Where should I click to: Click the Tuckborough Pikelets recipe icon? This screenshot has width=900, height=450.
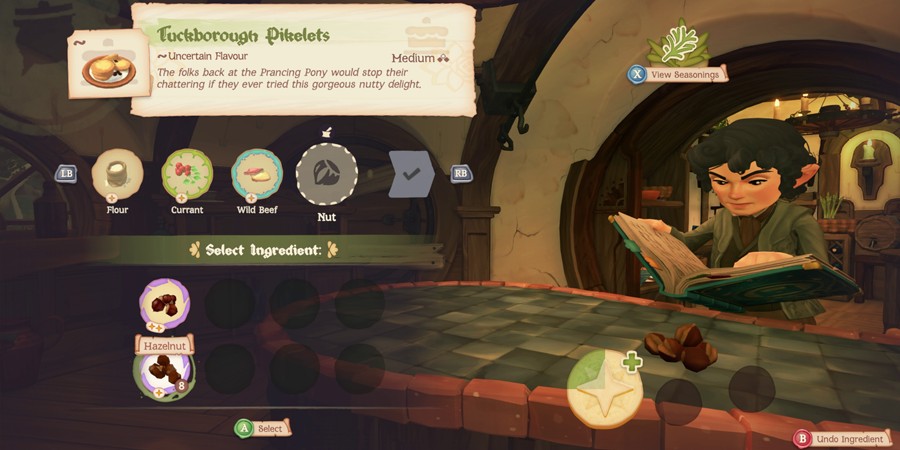(x=104, y=65)
